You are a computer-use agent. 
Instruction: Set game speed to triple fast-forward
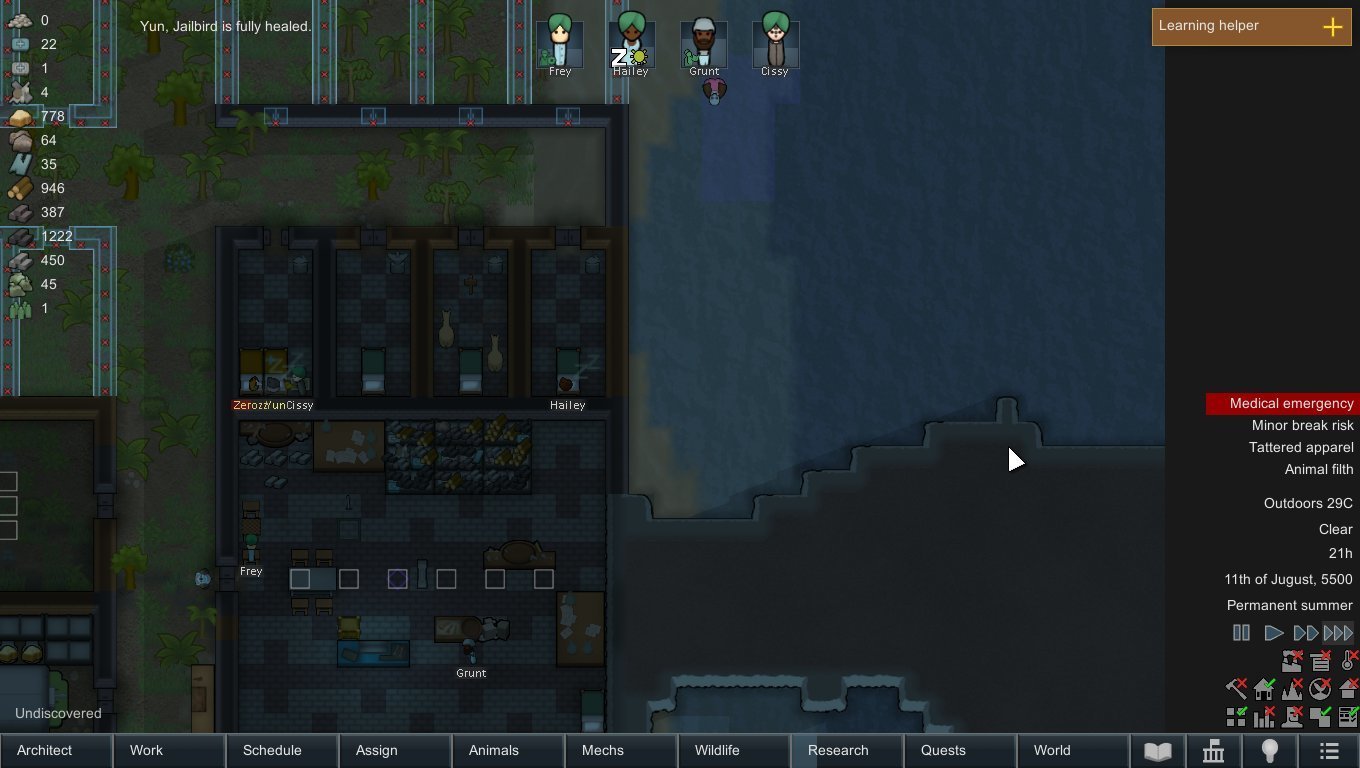click(x=1338, y=633)
